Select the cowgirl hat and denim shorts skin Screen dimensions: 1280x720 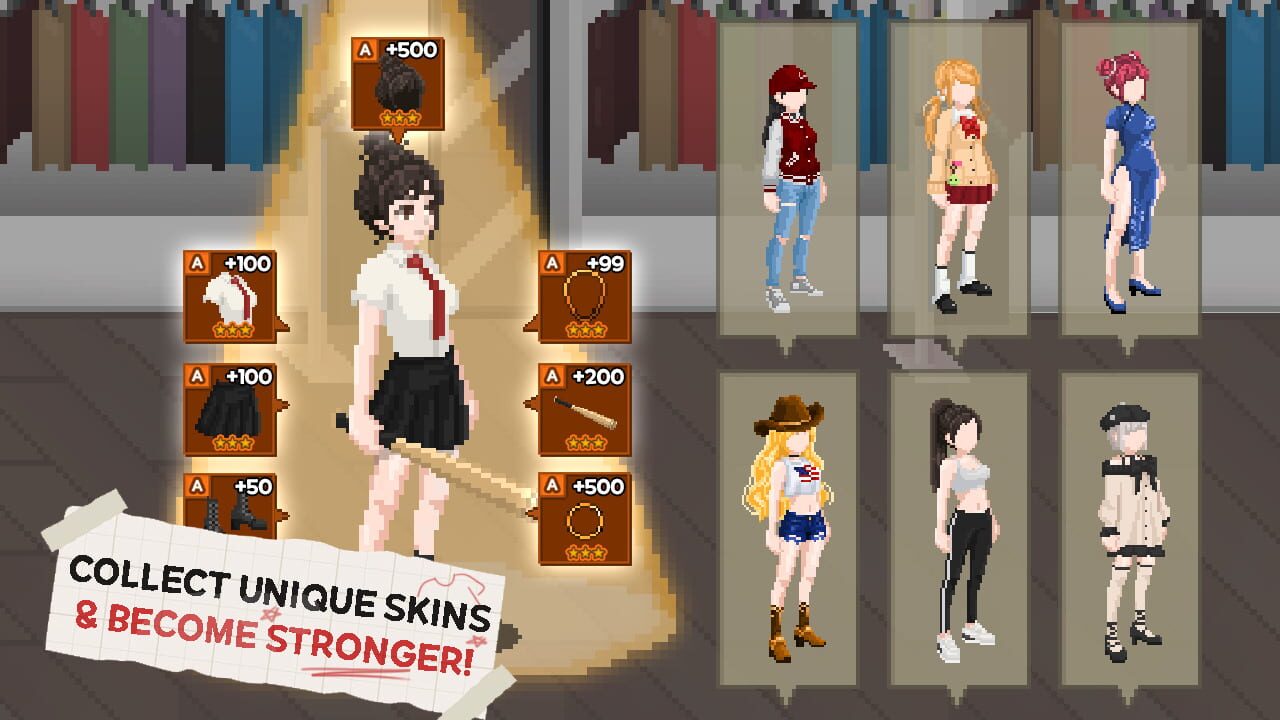[790, 520]
